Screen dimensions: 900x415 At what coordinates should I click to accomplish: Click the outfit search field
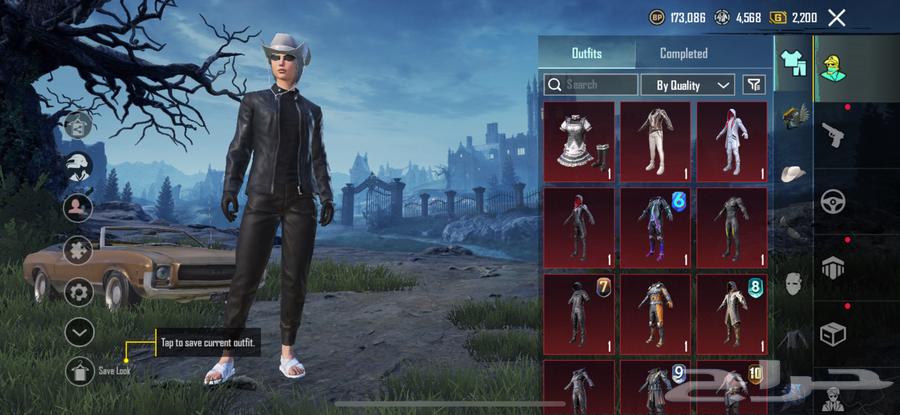coord(591,85)
